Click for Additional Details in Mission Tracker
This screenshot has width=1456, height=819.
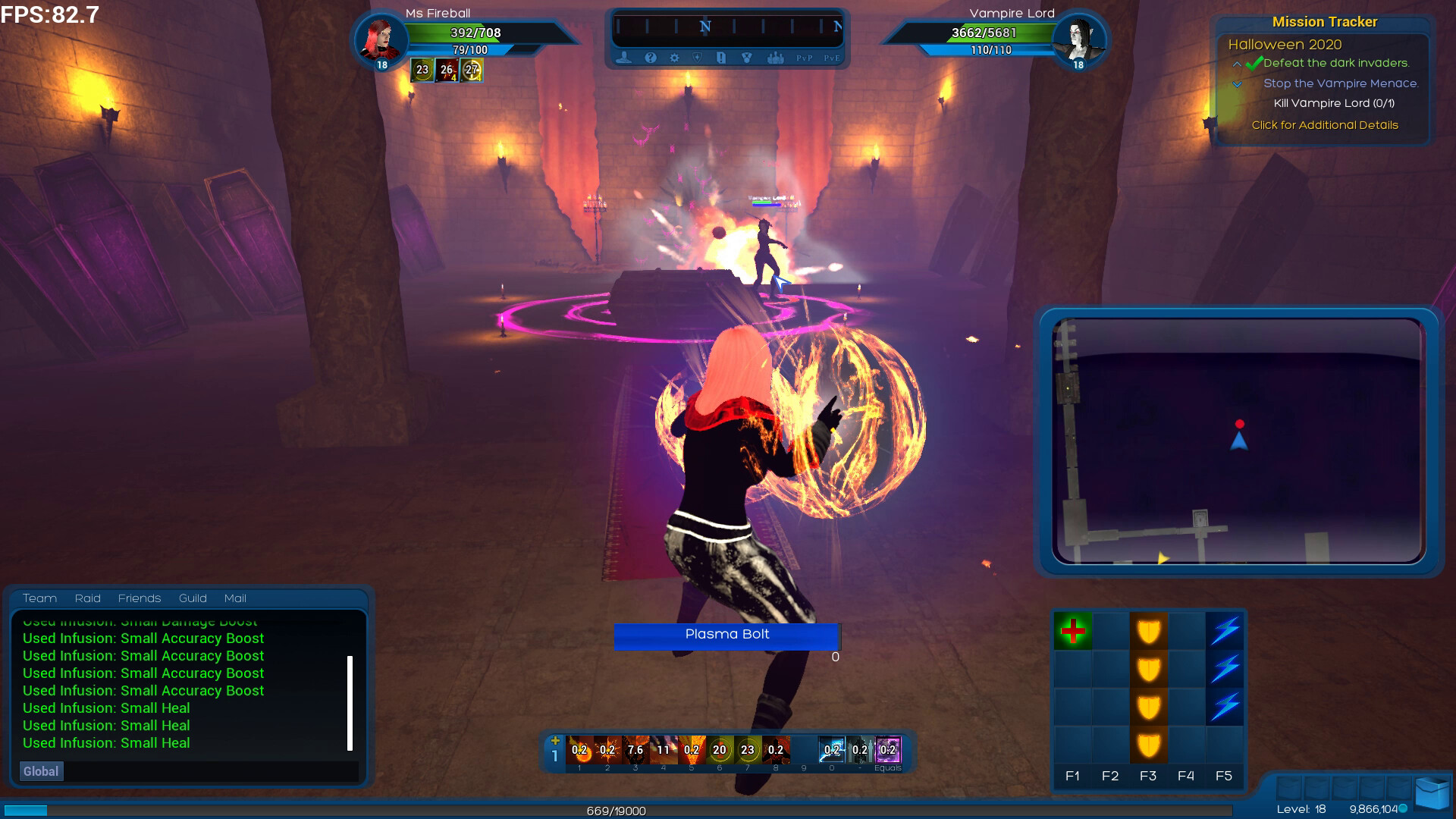[1324, 125]
